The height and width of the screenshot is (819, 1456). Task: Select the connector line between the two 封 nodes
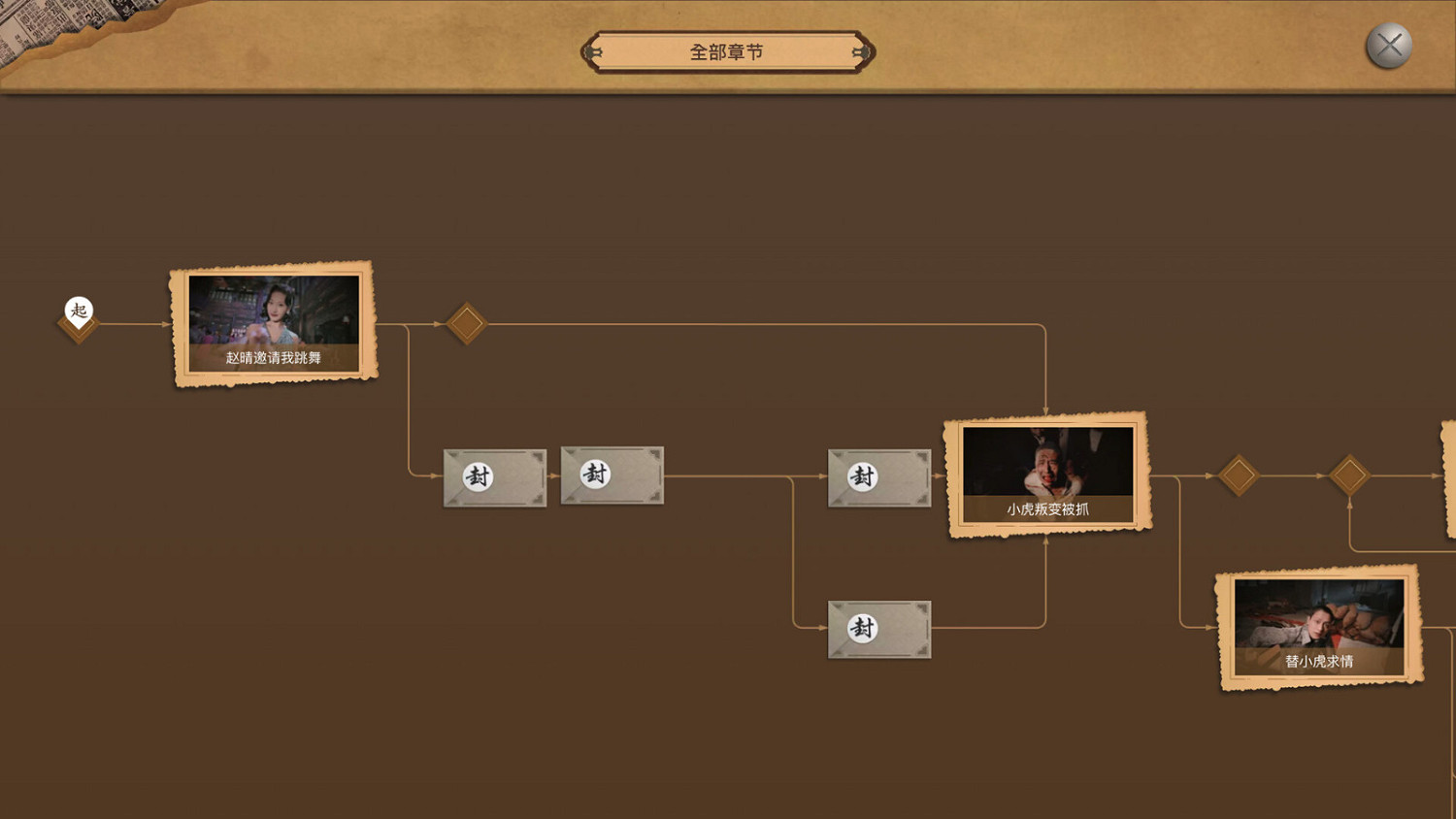click(554, 476)
